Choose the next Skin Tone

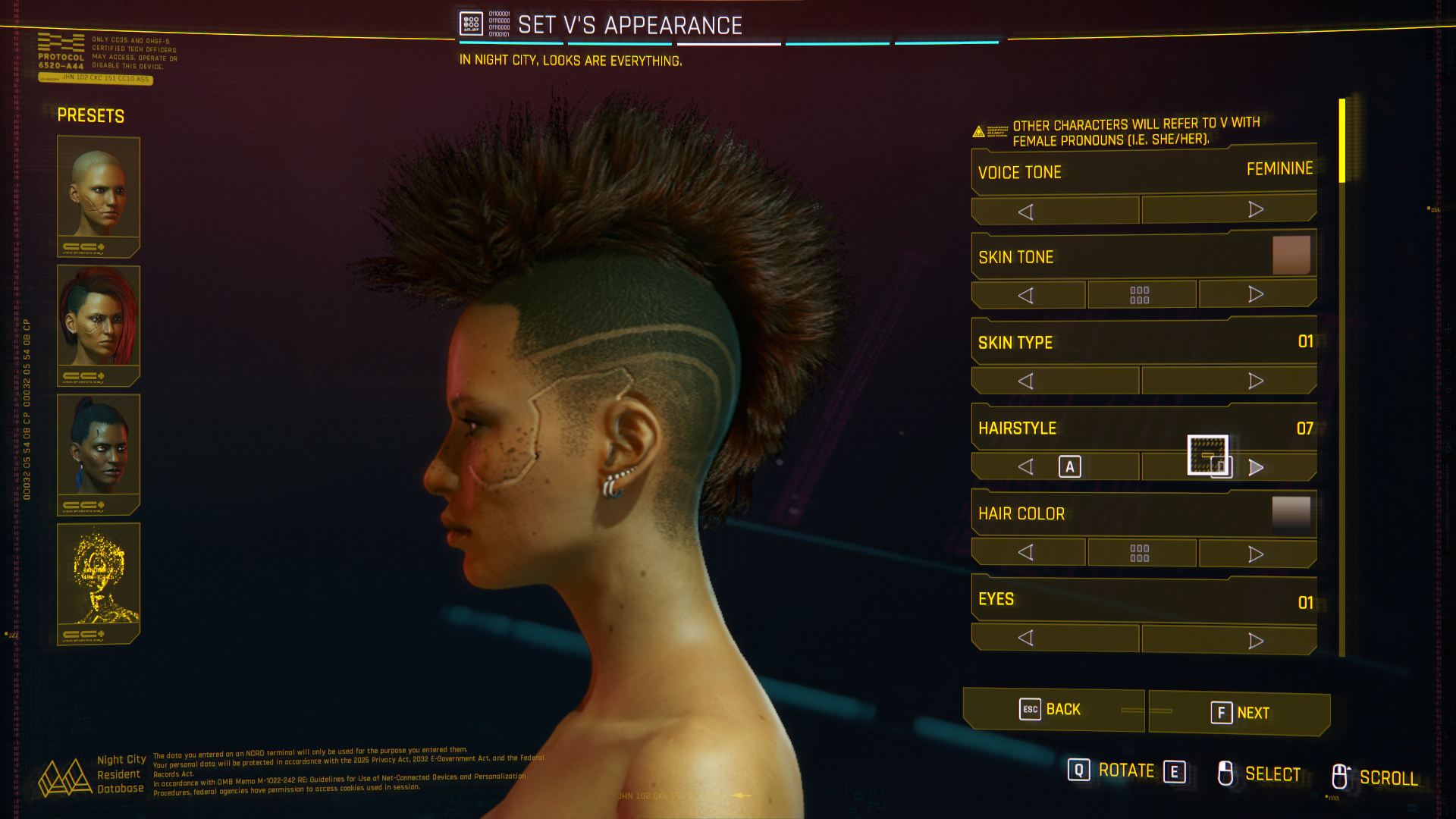click(1257, 294)
